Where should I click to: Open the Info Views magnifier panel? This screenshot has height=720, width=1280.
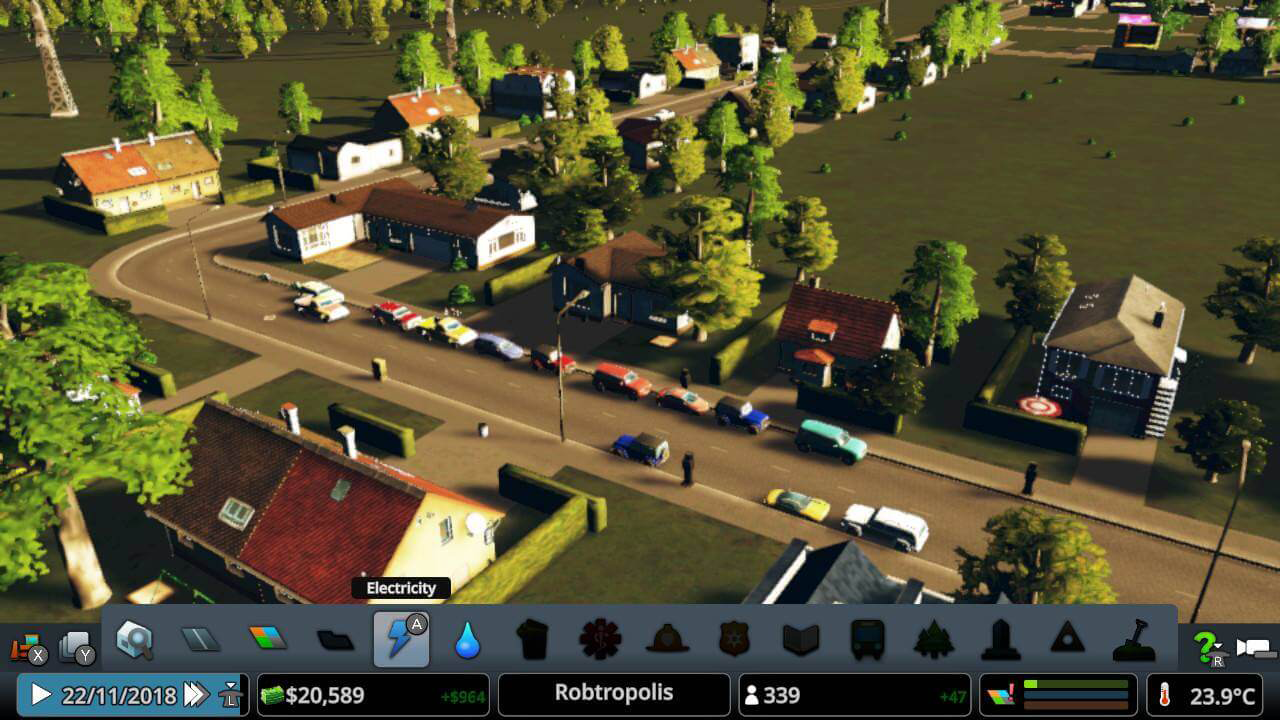pos(134,640)
